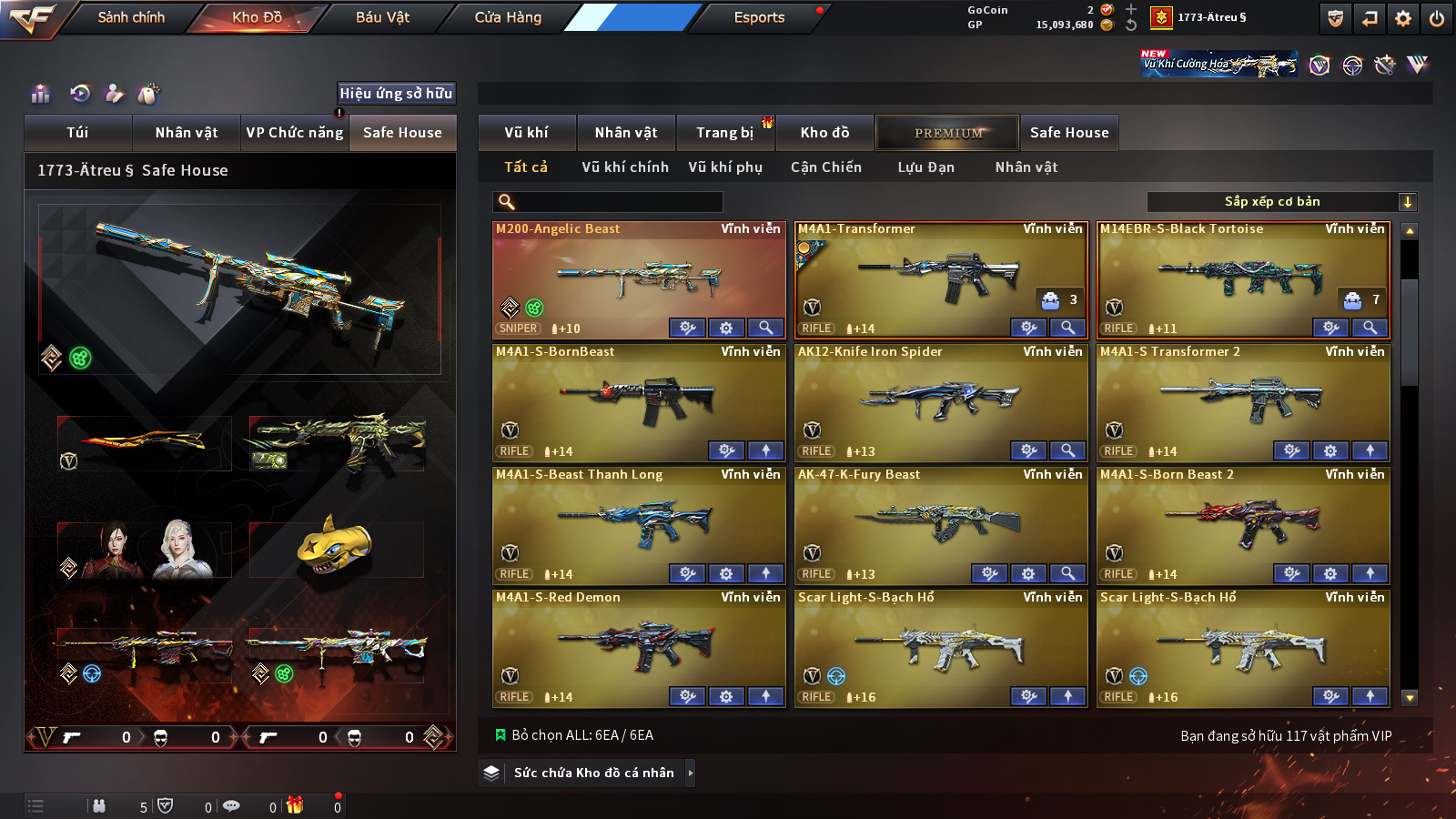Image resolution: width=1456 pixels, height=819 pixels.
Task: Switch to the Trang bị tab
Action: [724, 133]
